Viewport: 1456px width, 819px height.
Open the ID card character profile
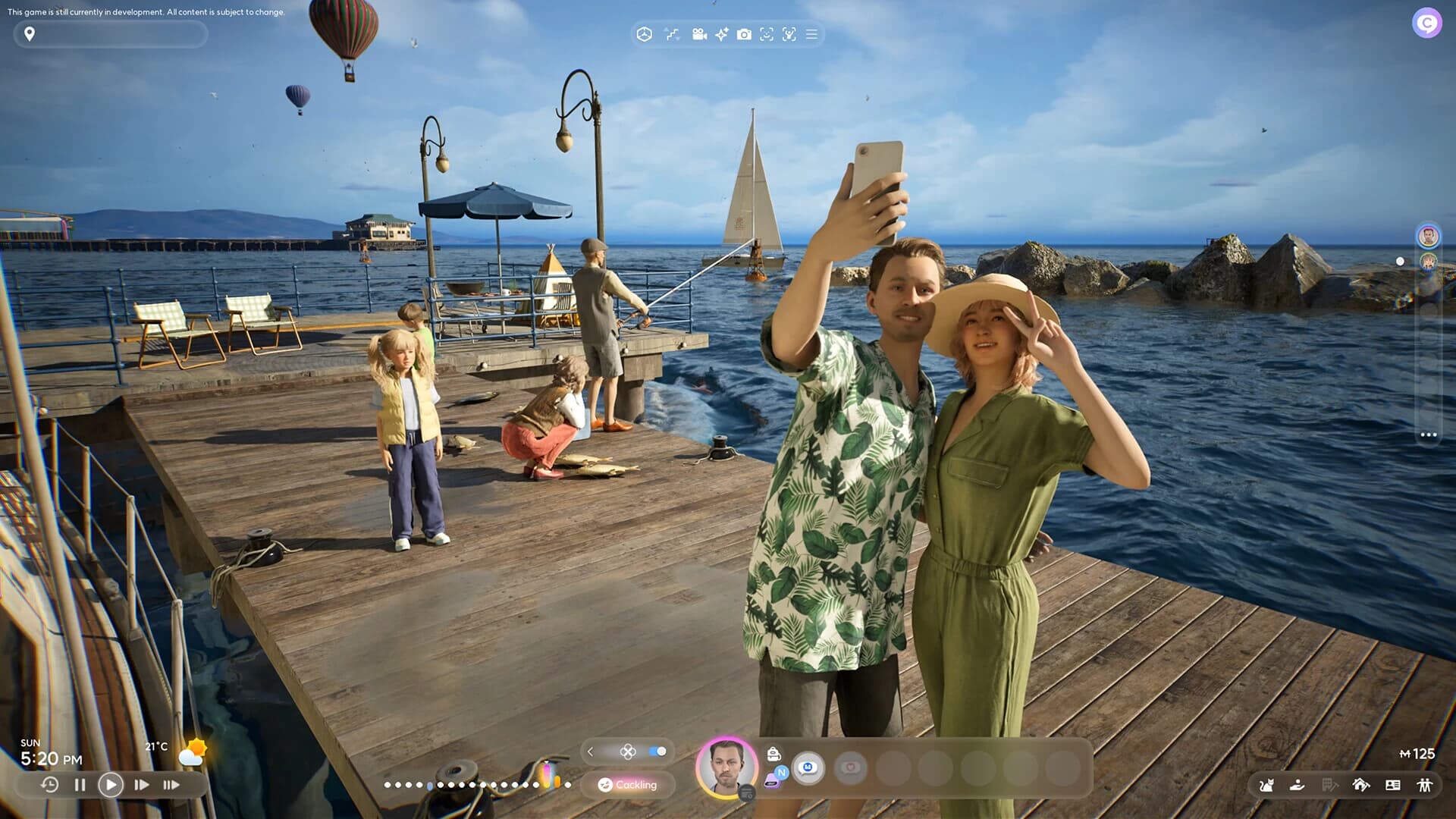1393,786
